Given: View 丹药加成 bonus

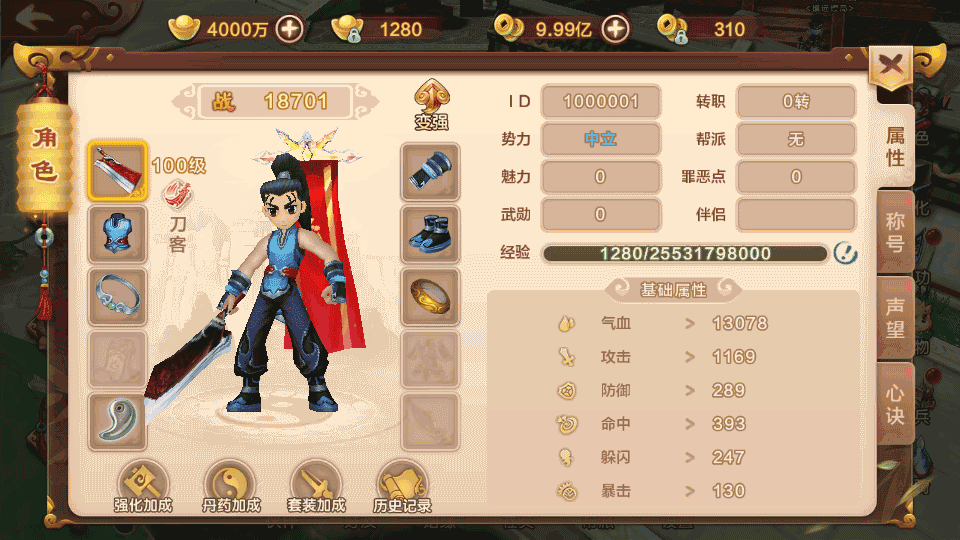Looking at the screenshot, I should point(229,487).
